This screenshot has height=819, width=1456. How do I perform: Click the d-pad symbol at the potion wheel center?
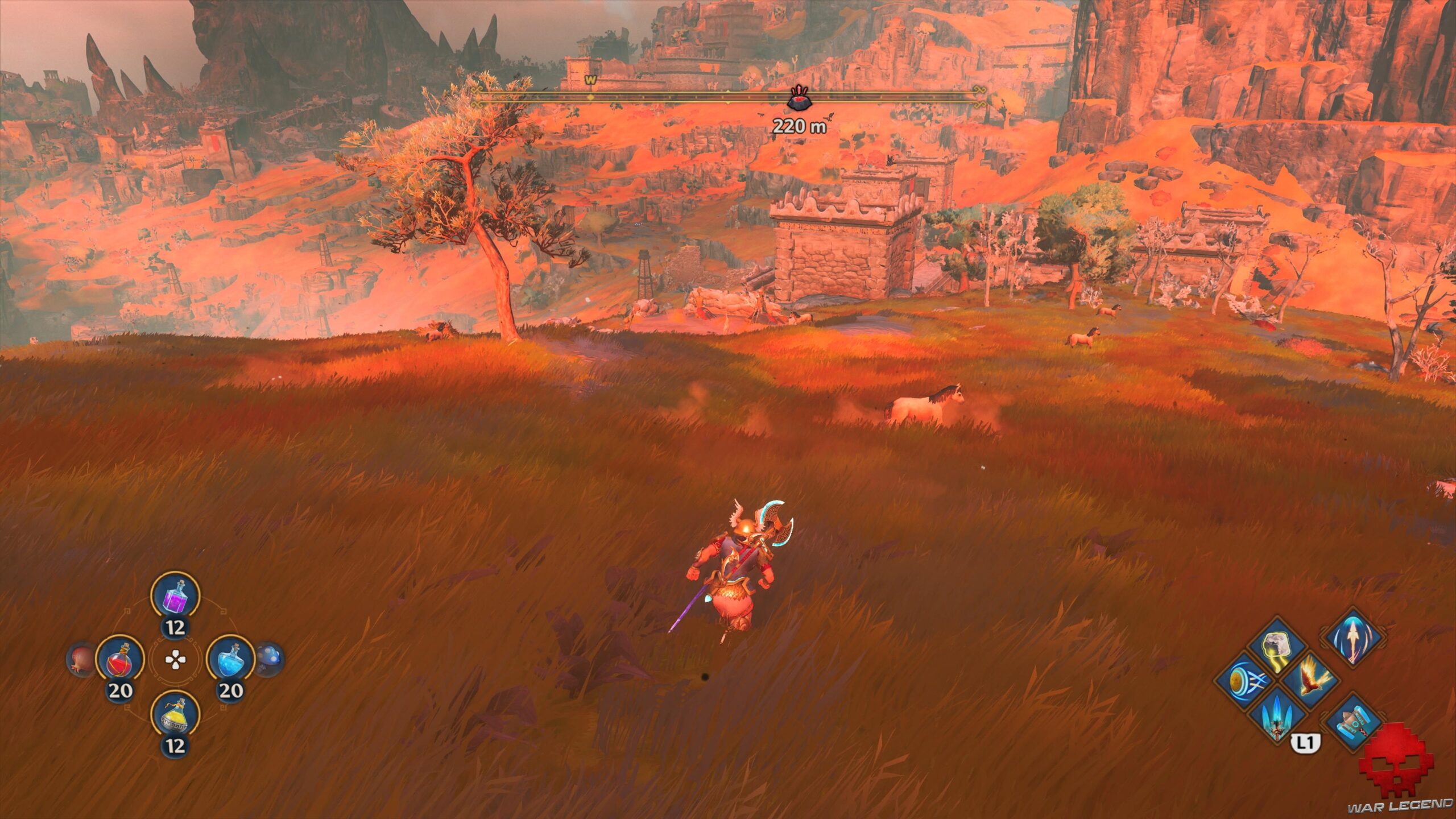[175, 659]
